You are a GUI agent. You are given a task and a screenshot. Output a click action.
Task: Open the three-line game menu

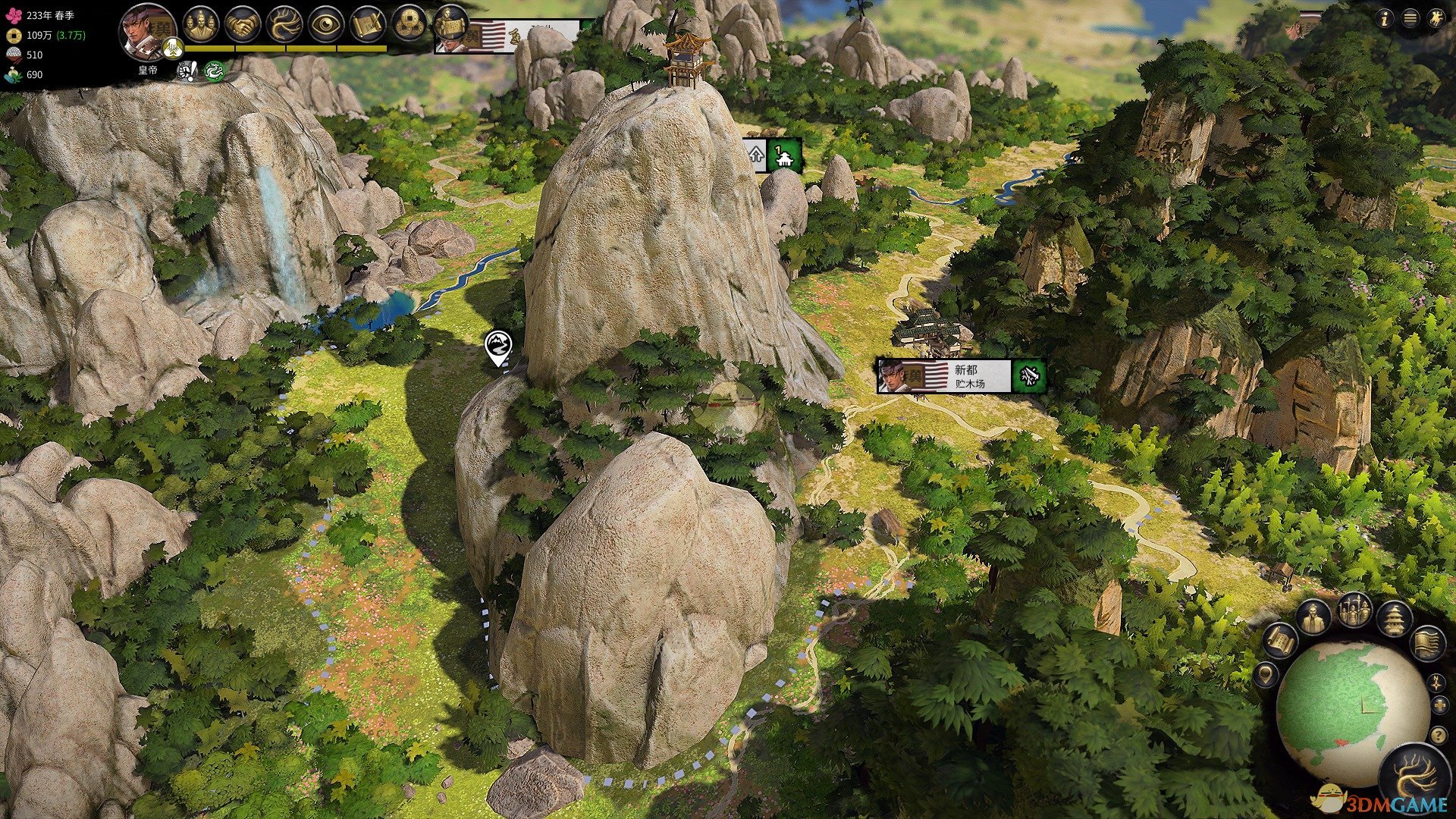[x=1410, y=20]
